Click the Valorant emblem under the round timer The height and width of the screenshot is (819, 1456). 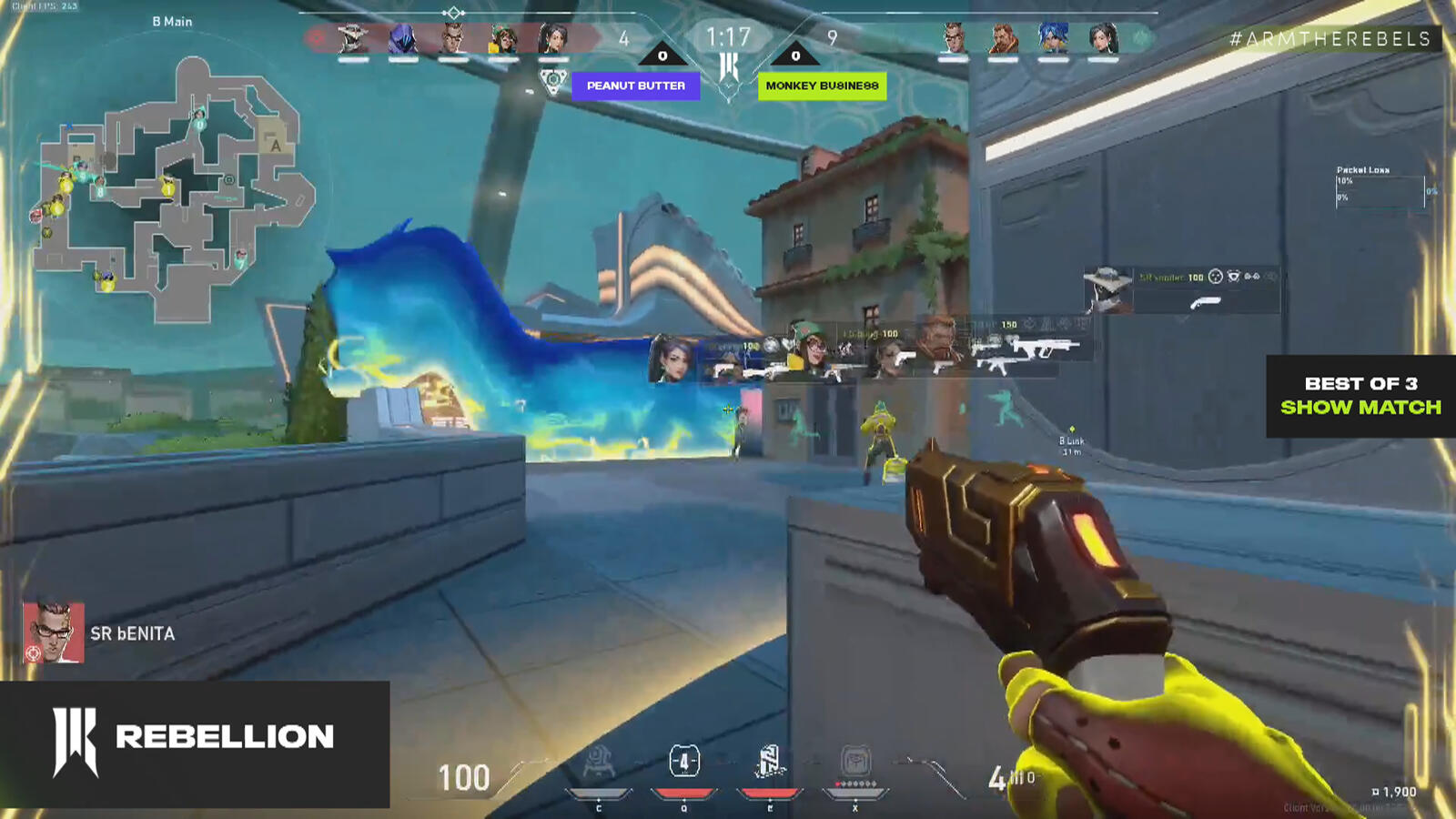click(x=728, y=66)
